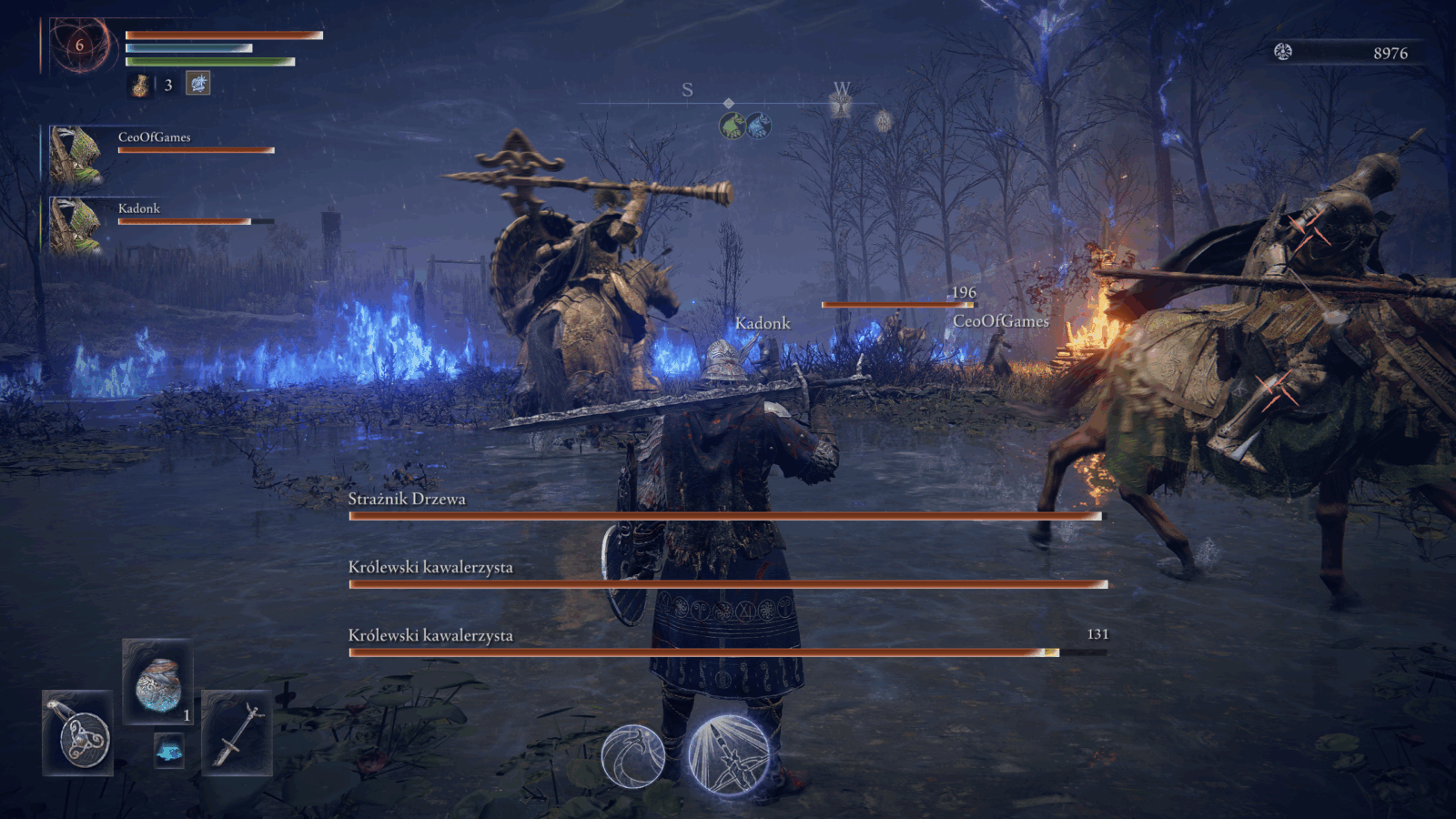Image resolution: width=1456 pixels, height=819 pixels.
Task: Select the small blue glowing item slot
Action: pyautogui.click(x=168, y=750)
